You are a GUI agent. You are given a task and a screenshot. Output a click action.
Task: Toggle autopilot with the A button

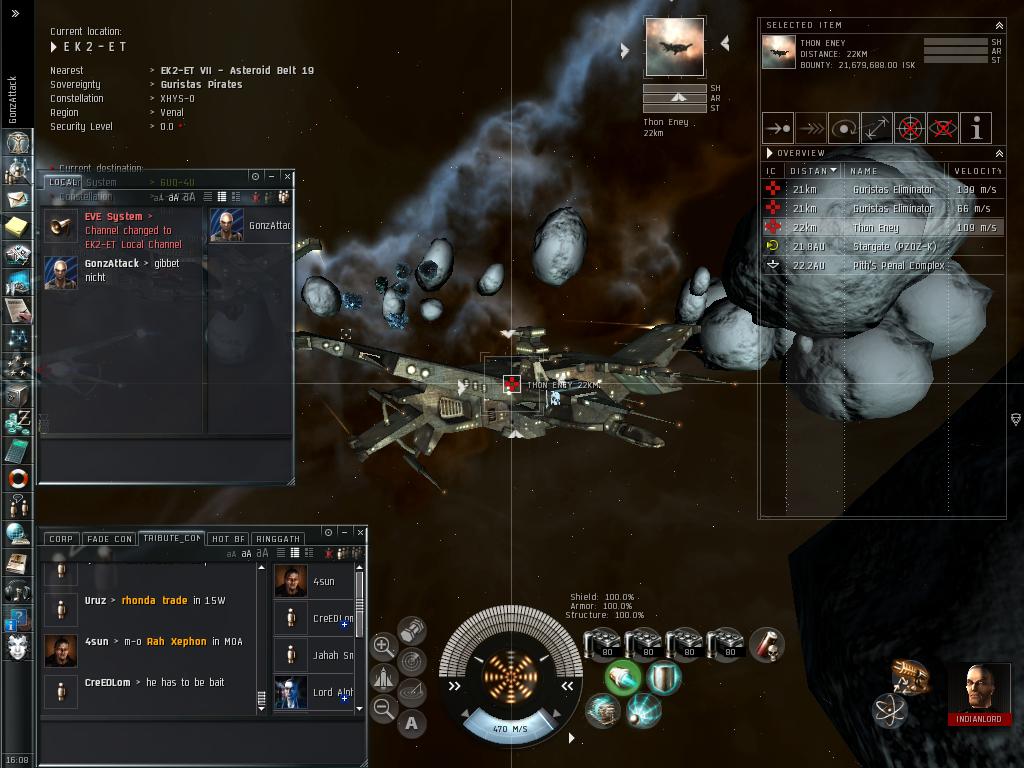(x=412, y=723)
